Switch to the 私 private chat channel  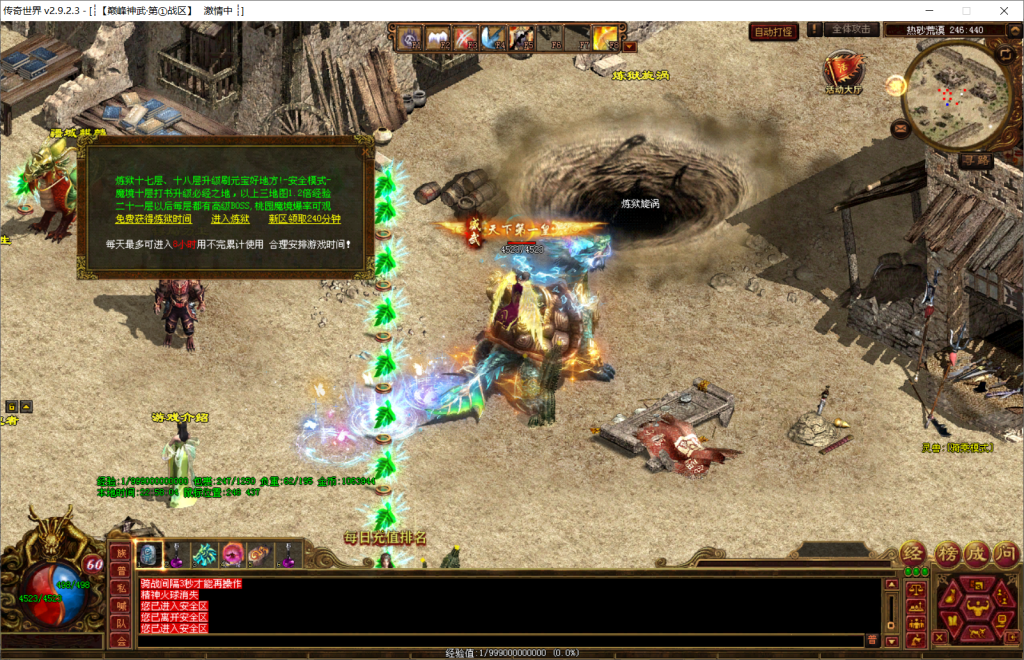coord(120,587)
